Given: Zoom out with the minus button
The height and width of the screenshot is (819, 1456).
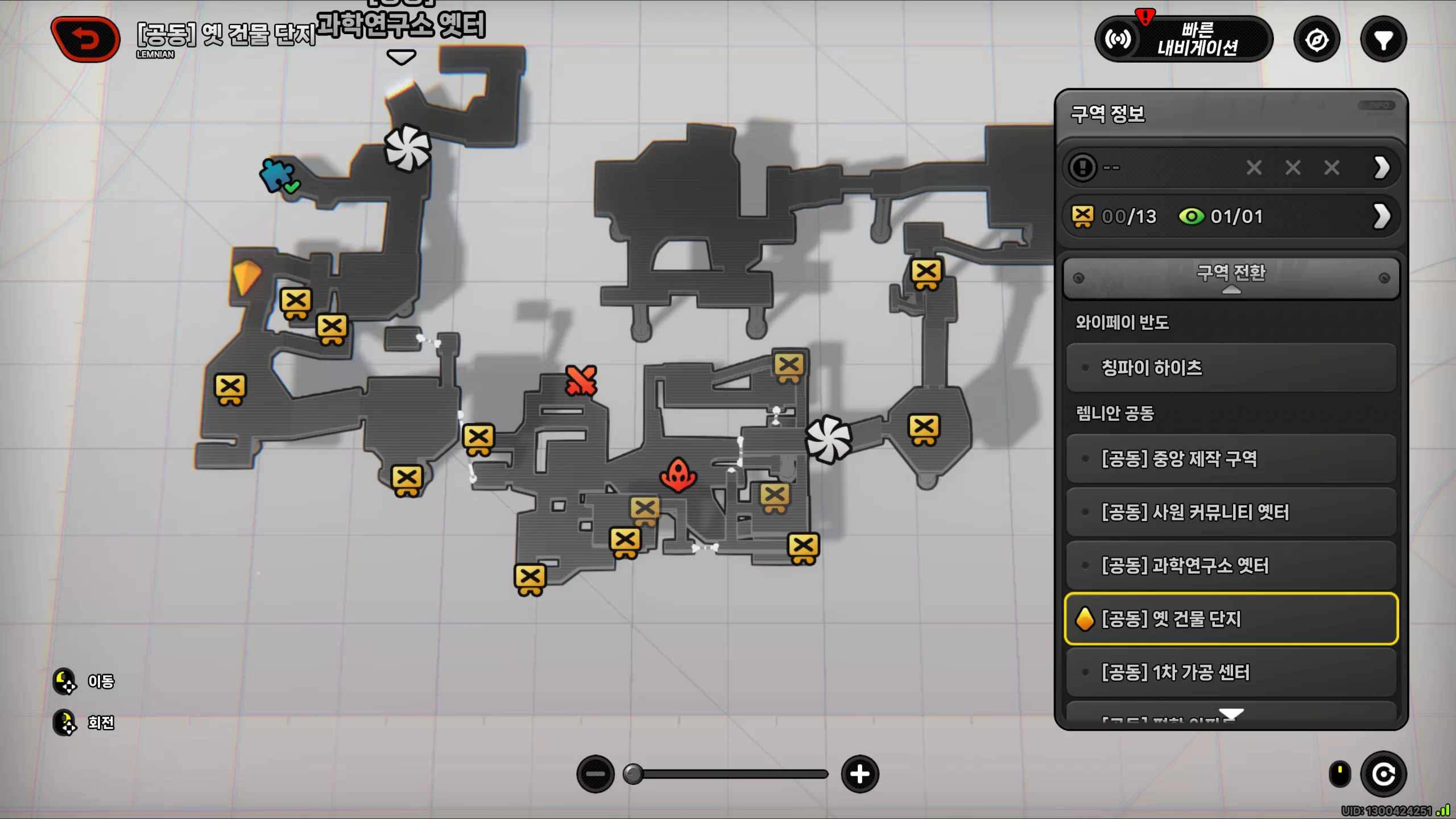Looking at the screenshot, I should pos(595,774).
